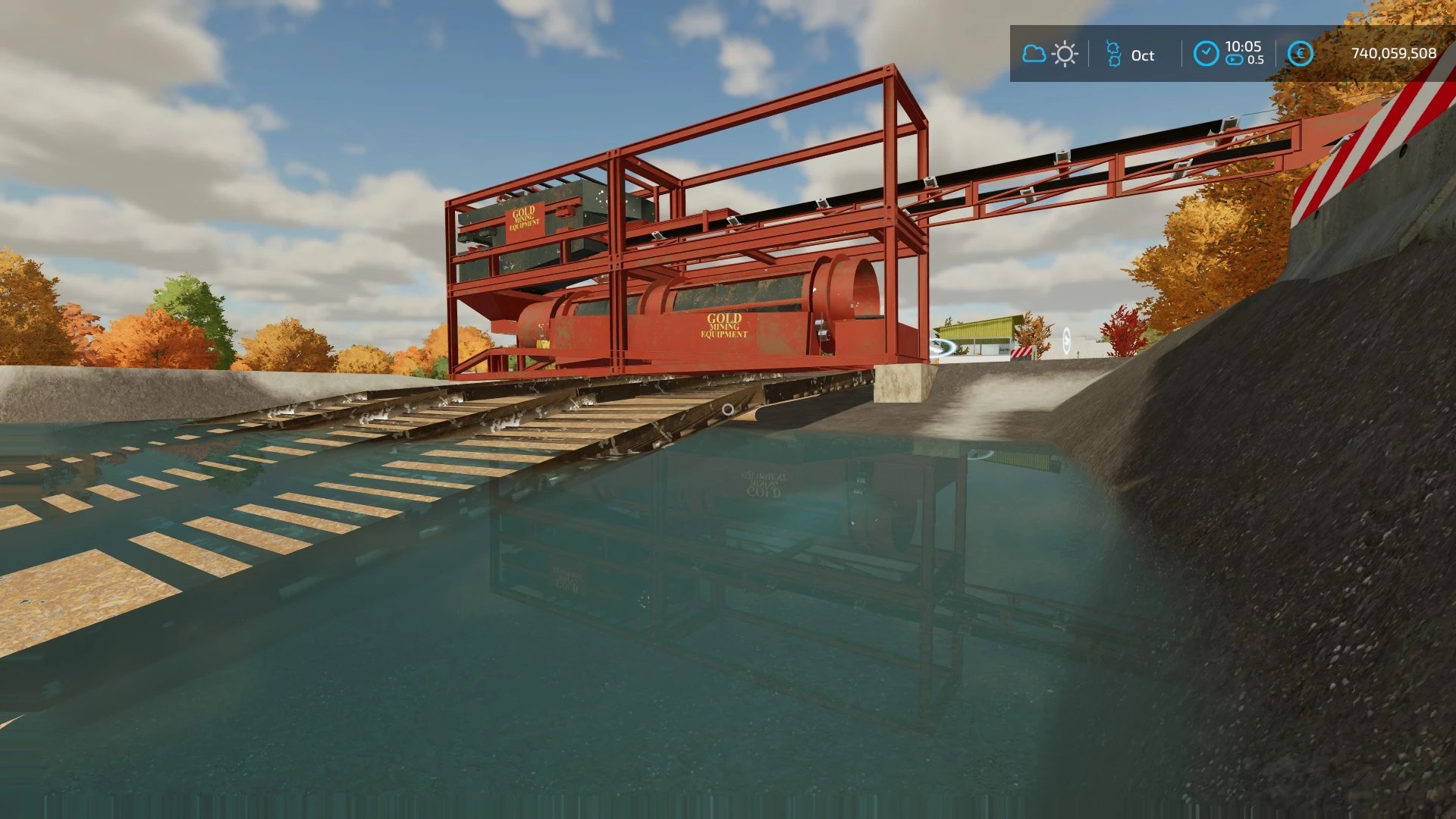Image resolution: width=1456 pixels, height=819 pixels.
Task: Click the white circular trigger marker near the trees
Action: click(x=1067, y=341)
